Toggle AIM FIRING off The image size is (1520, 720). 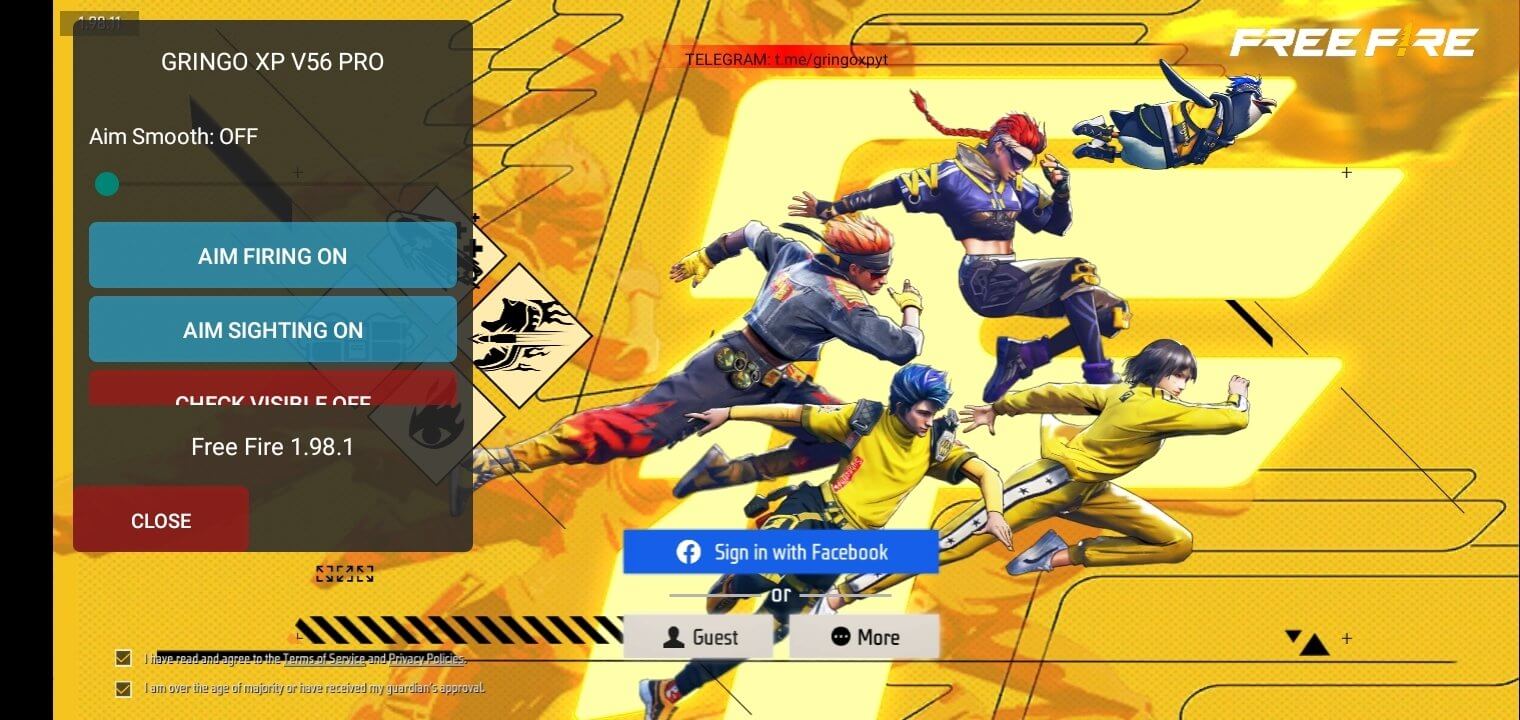[272, 256]
